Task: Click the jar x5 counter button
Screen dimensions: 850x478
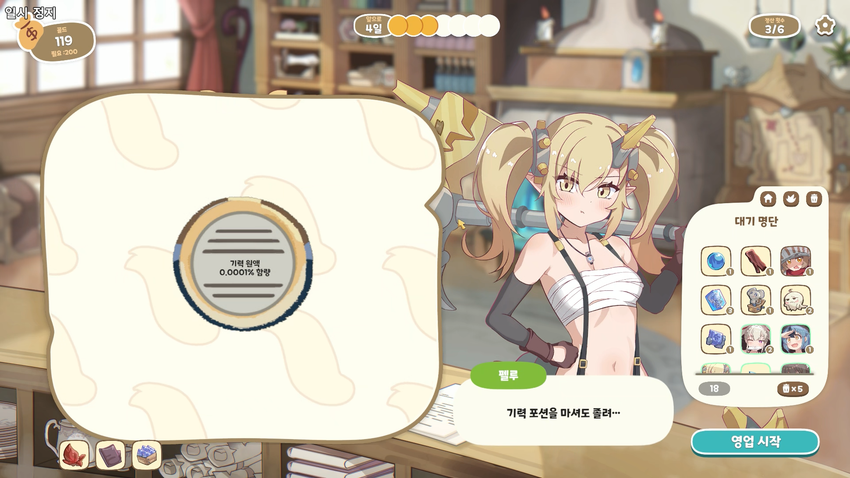Action: tap(792, 388)
